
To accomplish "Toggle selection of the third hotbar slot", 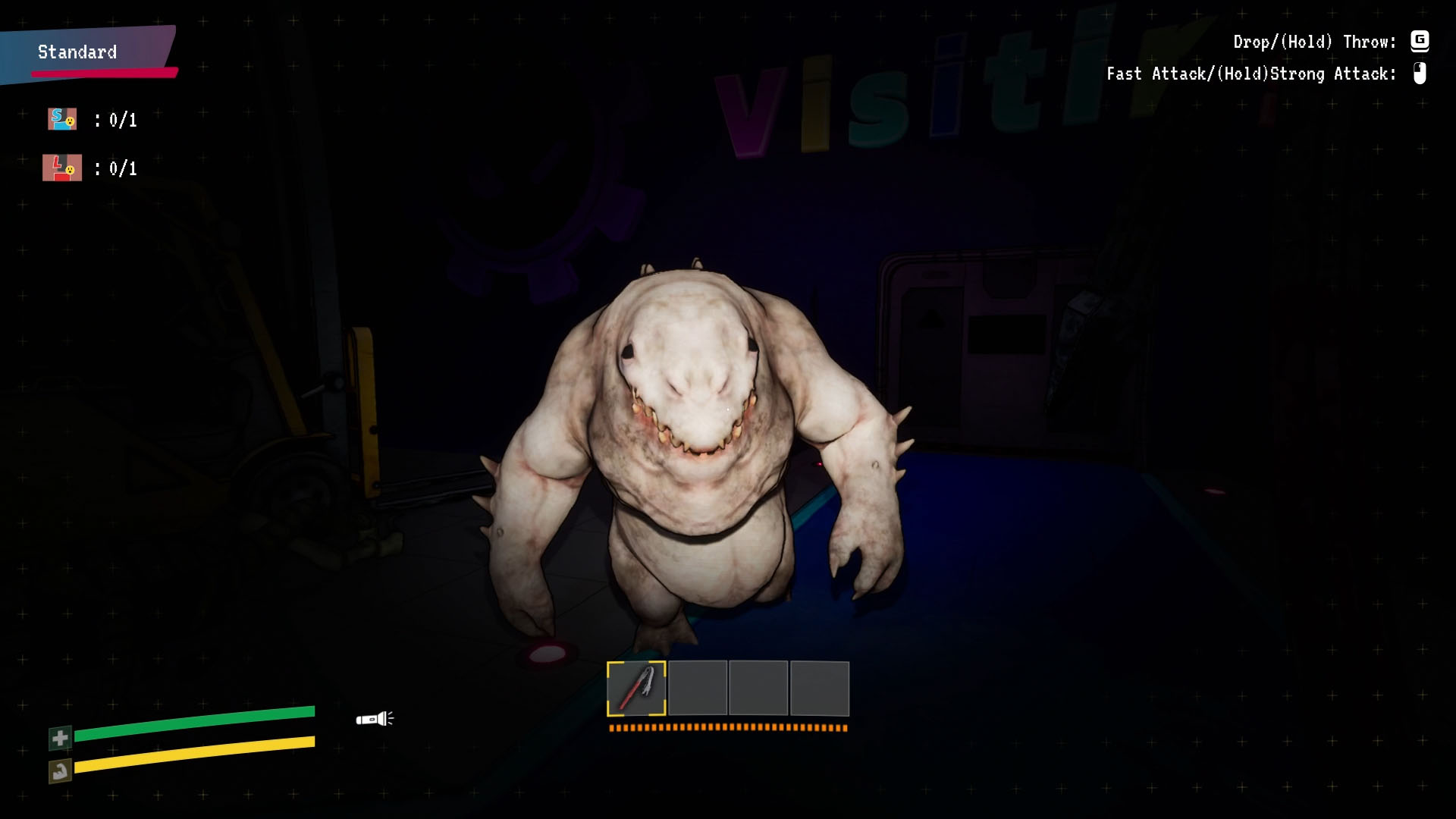I will tap(758, 687).
